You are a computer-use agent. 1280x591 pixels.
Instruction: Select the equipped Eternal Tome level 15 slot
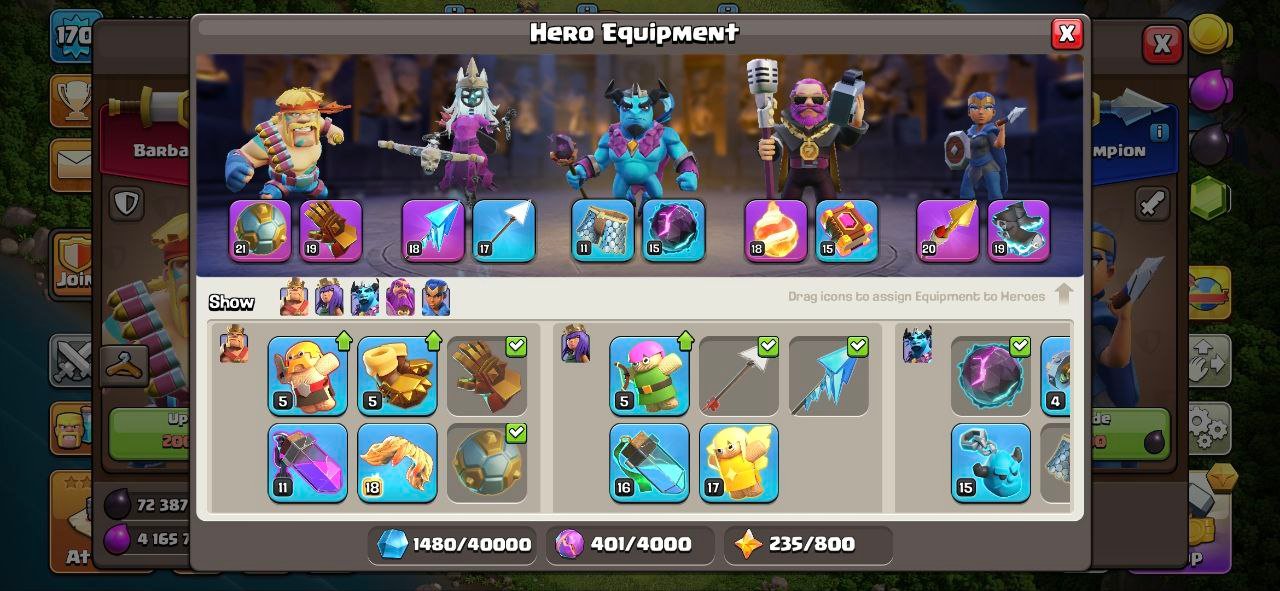pos(846,231)
